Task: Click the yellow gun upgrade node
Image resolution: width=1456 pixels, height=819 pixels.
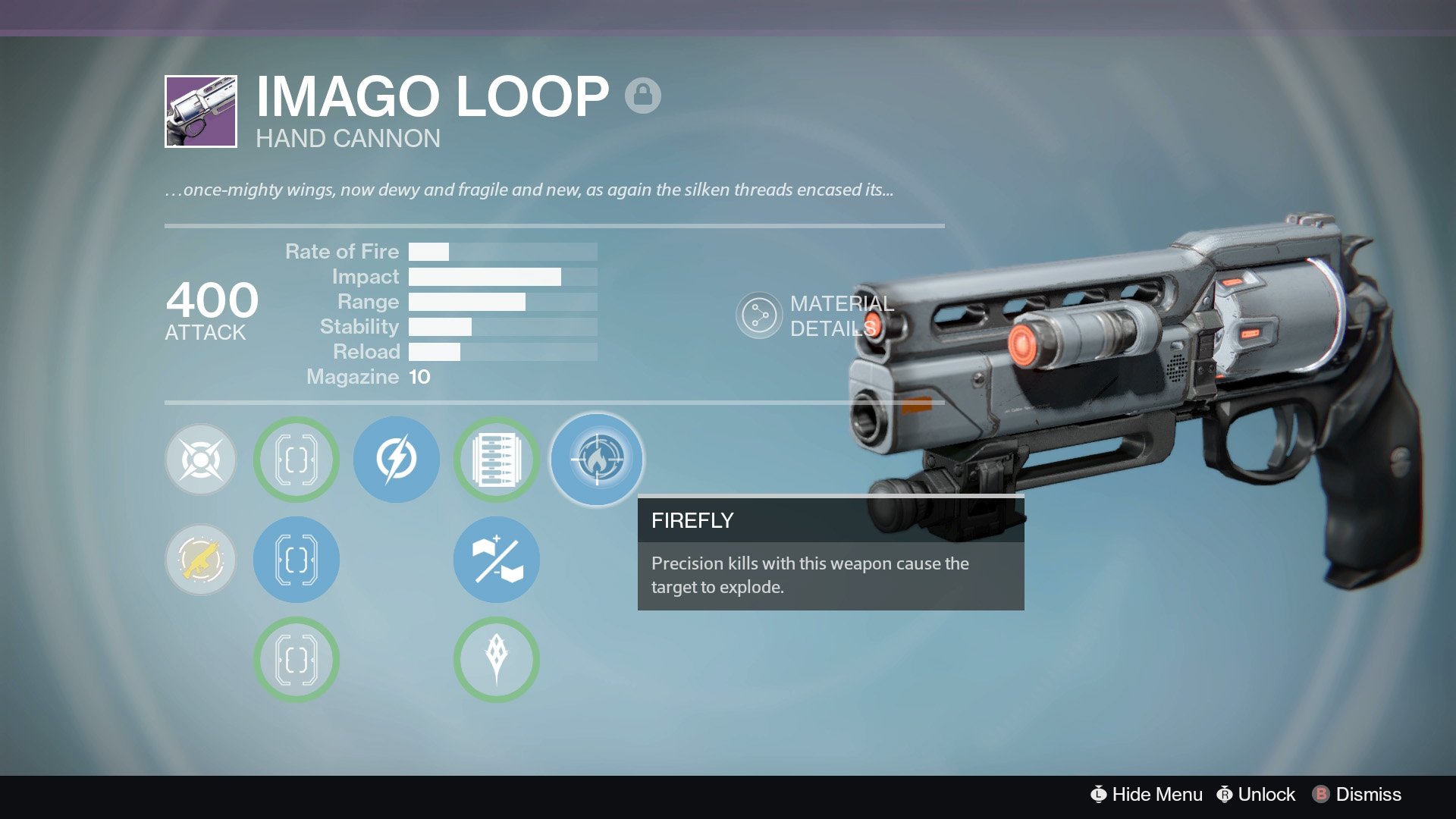Action: click(201, 560)
